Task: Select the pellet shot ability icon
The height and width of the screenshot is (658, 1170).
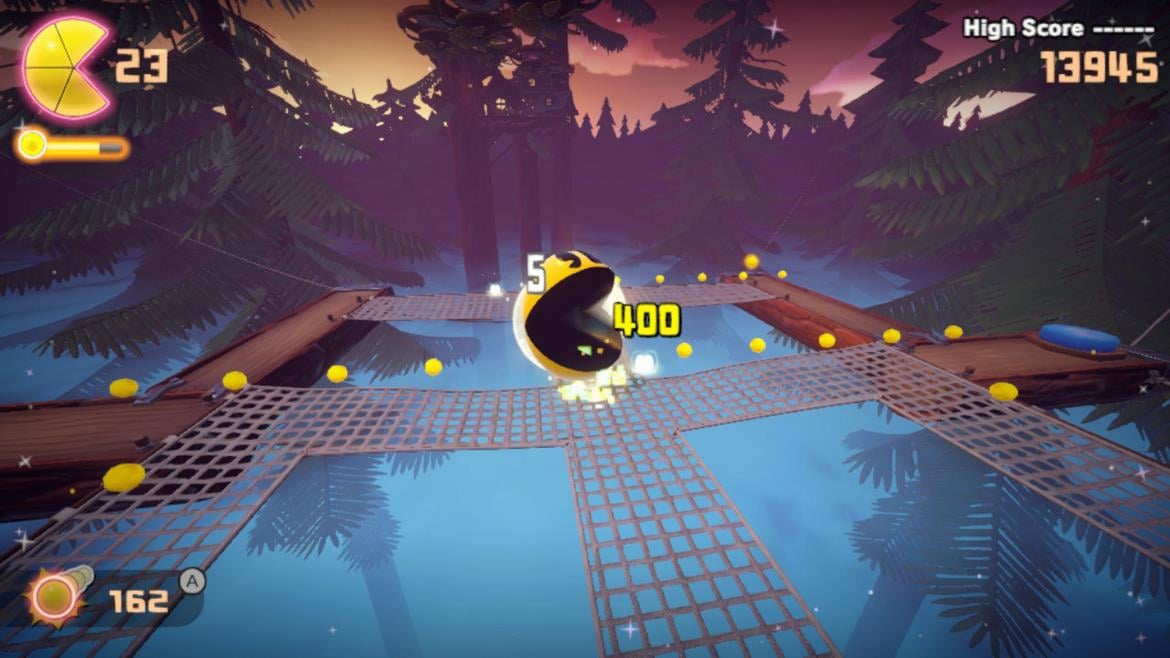Action: point(53,598)
